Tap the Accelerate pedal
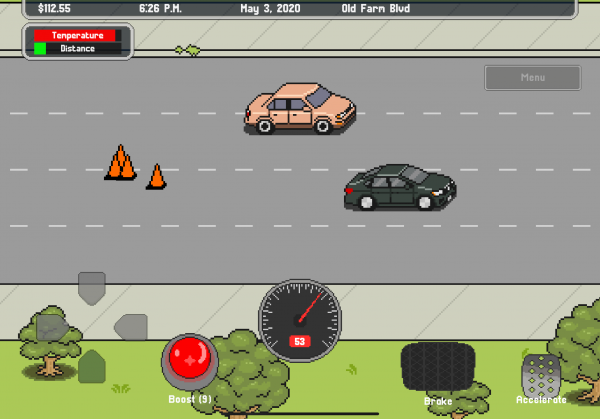Image resolution: width=600 pixels, height=419 pixels. click(x=541, y=374)
